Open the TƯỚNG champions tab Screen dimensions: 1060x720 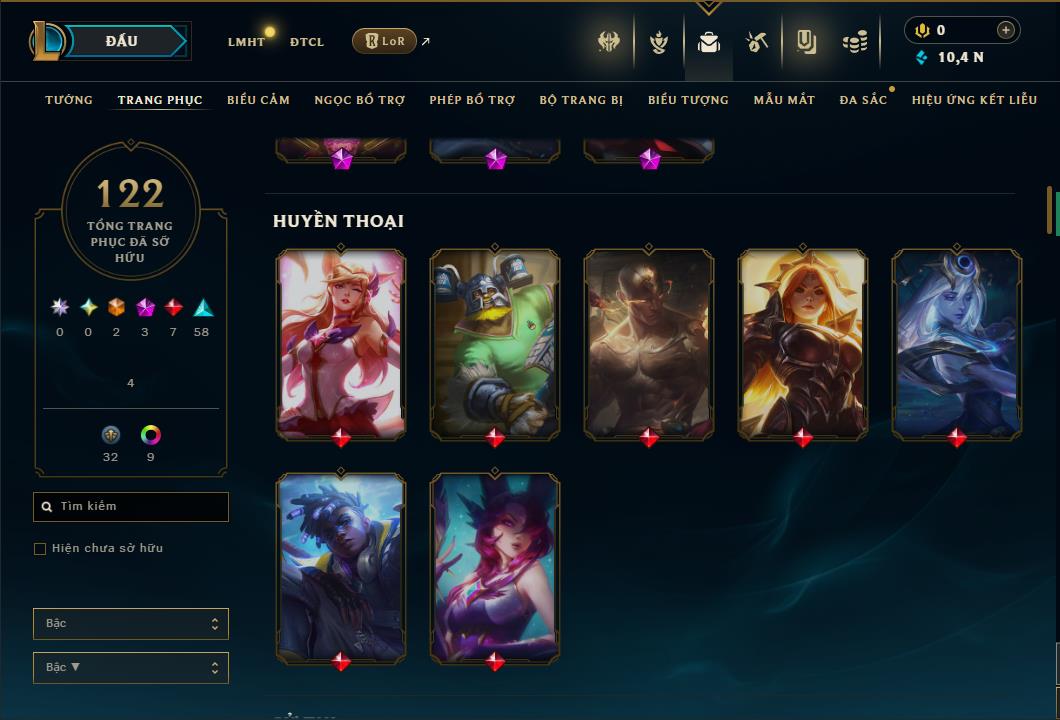pyautogui.click(x=69, y=100)
